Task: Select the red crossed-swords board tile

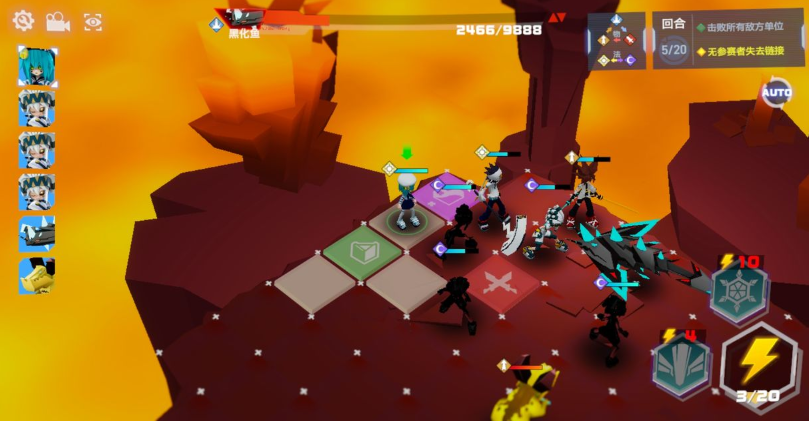Action: tap(501, 284)
